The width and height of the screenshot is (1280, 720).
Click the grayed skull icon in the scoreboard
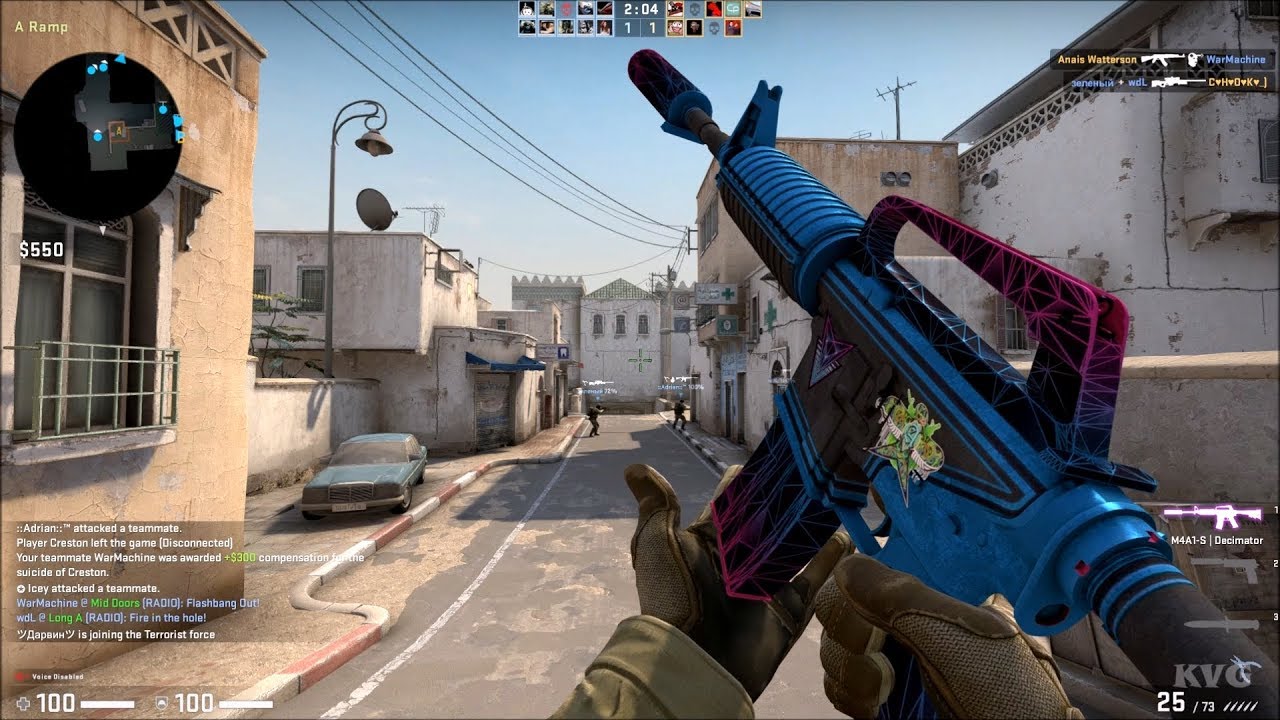click(693, 10)
